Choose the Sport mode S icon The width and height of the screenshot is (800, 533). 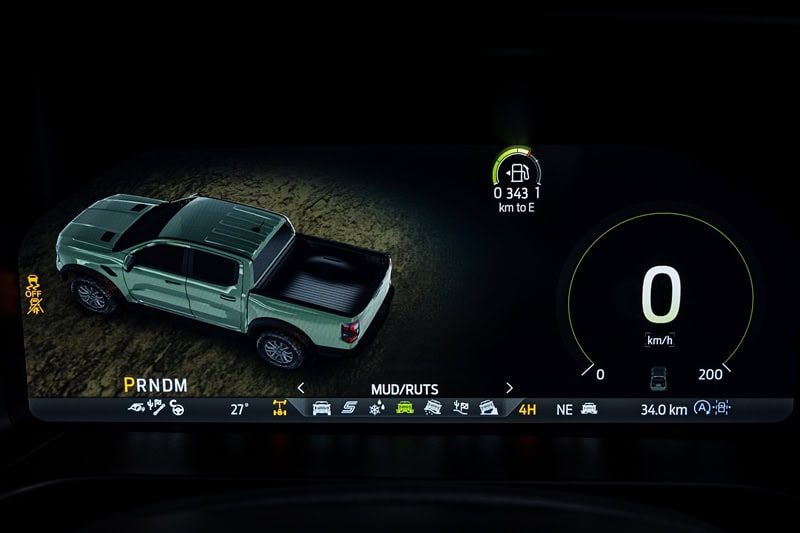(x=349, y=408)
